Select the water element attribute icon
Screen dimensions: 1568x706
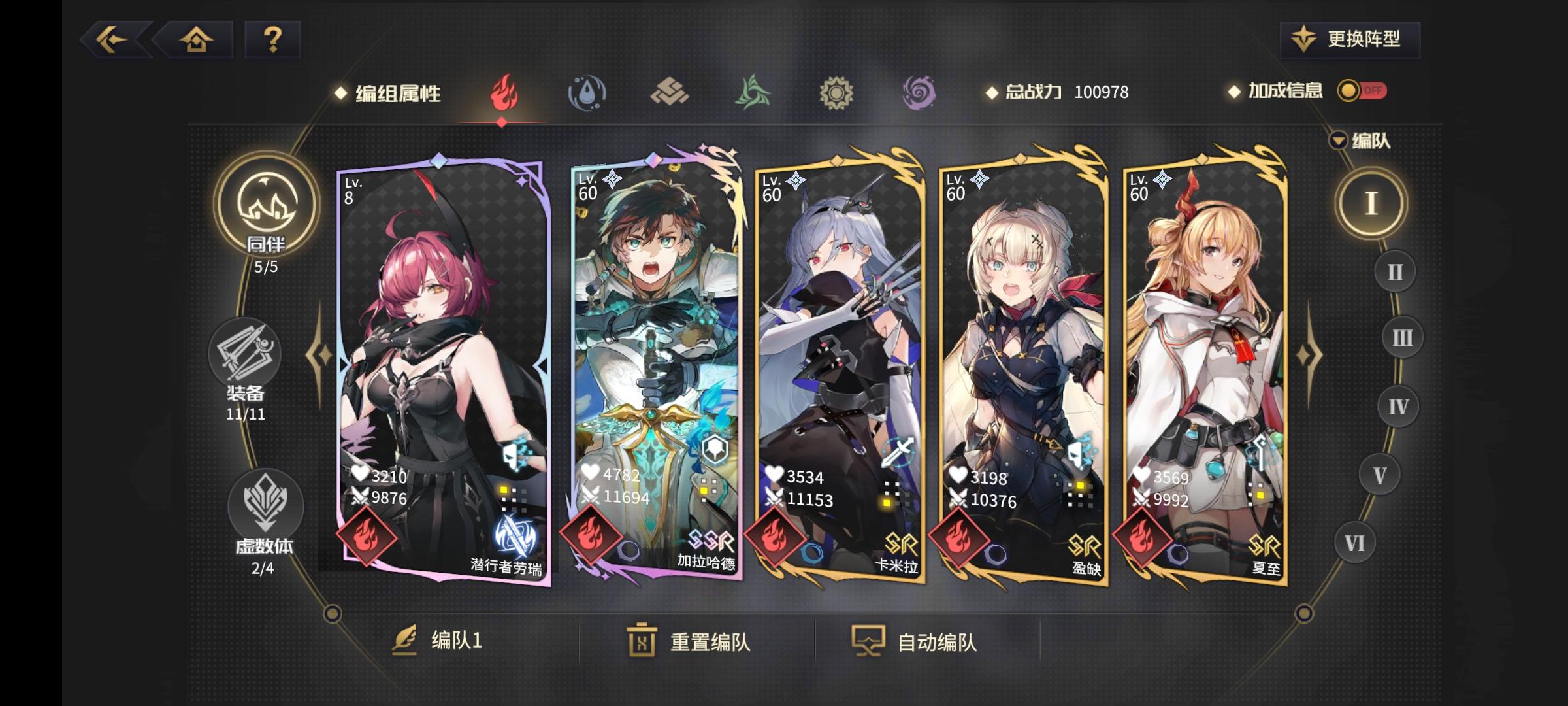coord(585,93)
